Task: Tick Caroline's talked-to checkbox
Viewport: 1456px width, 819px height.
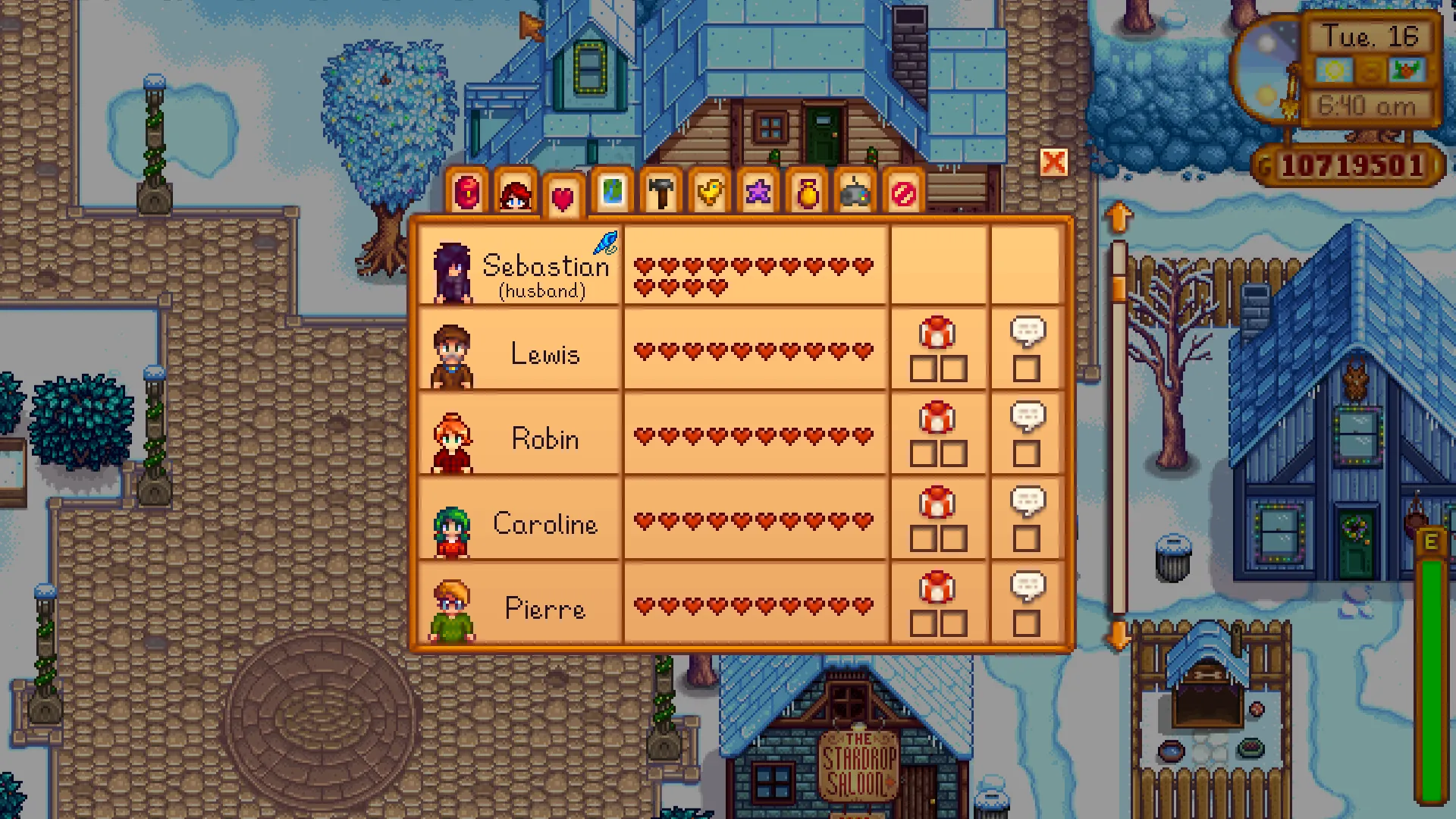Action: [x=1027, y=539]
